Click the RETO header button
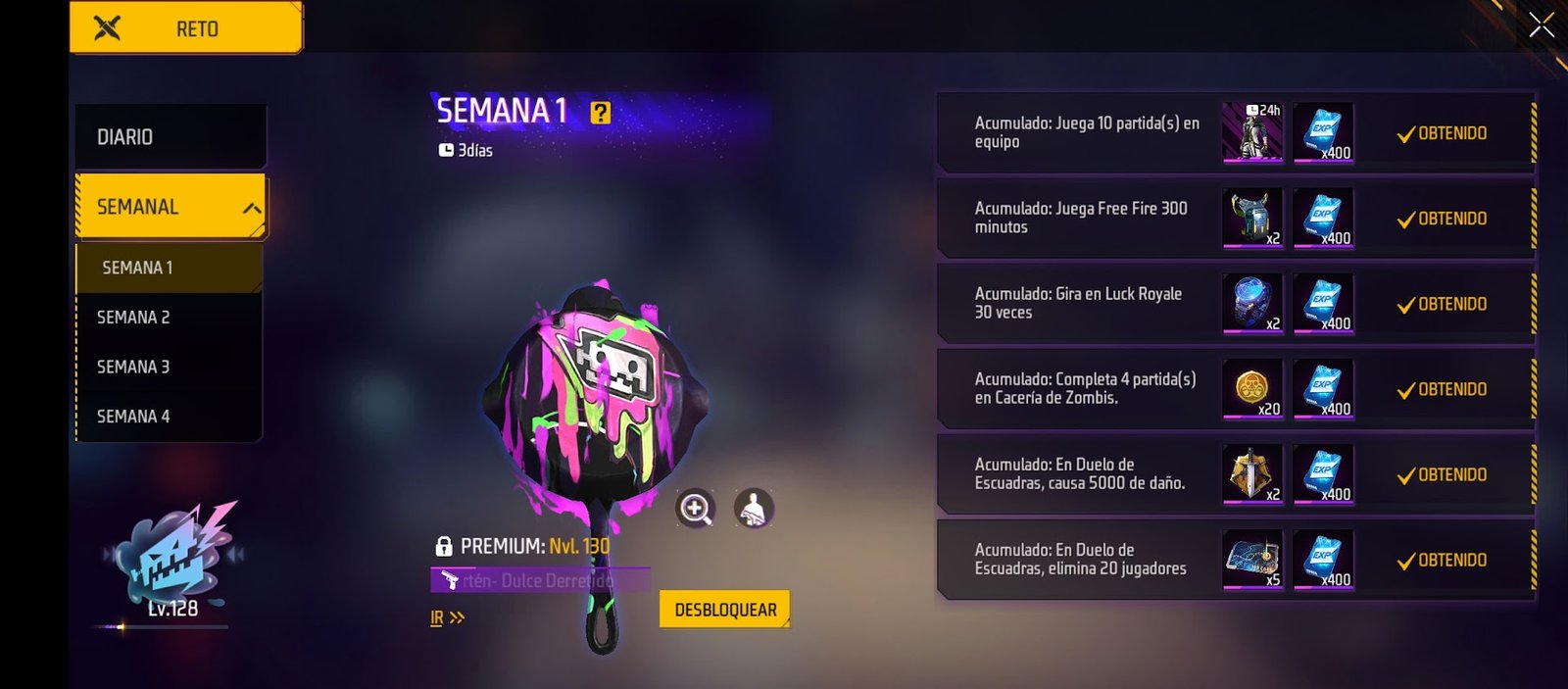 click(185, 28)
